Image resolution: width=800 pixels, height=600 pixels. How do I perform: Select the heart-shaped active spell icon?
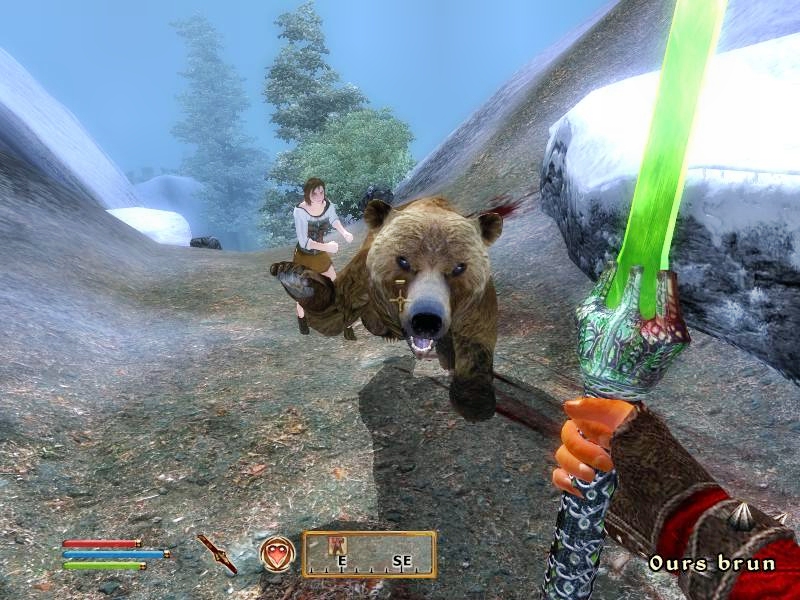(277, 553)
